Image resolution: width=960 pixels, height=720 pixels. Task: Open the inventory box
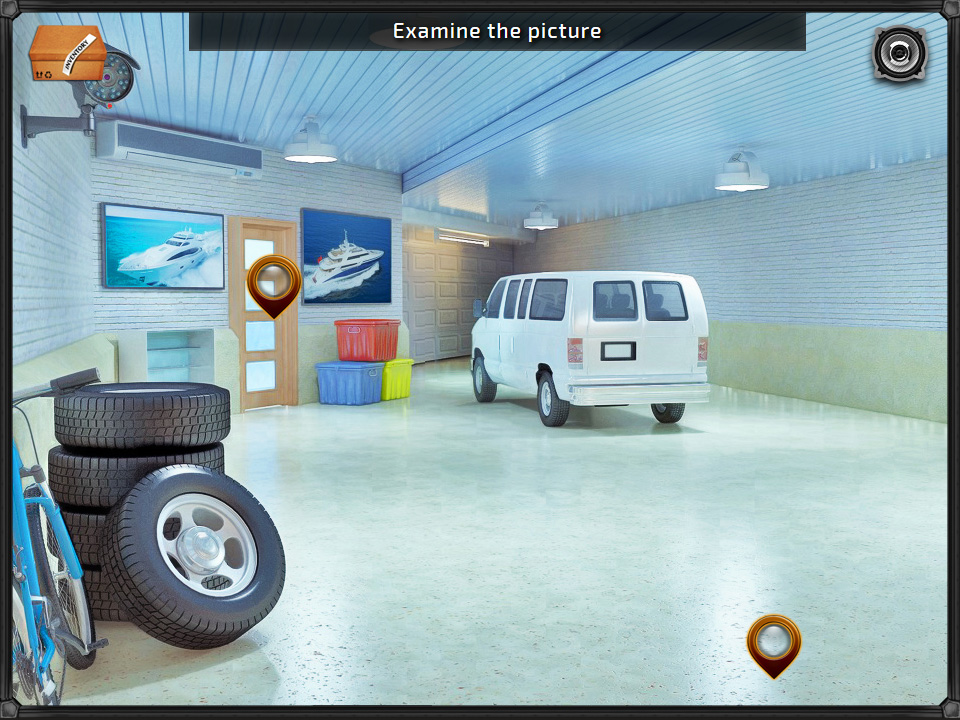66,55
